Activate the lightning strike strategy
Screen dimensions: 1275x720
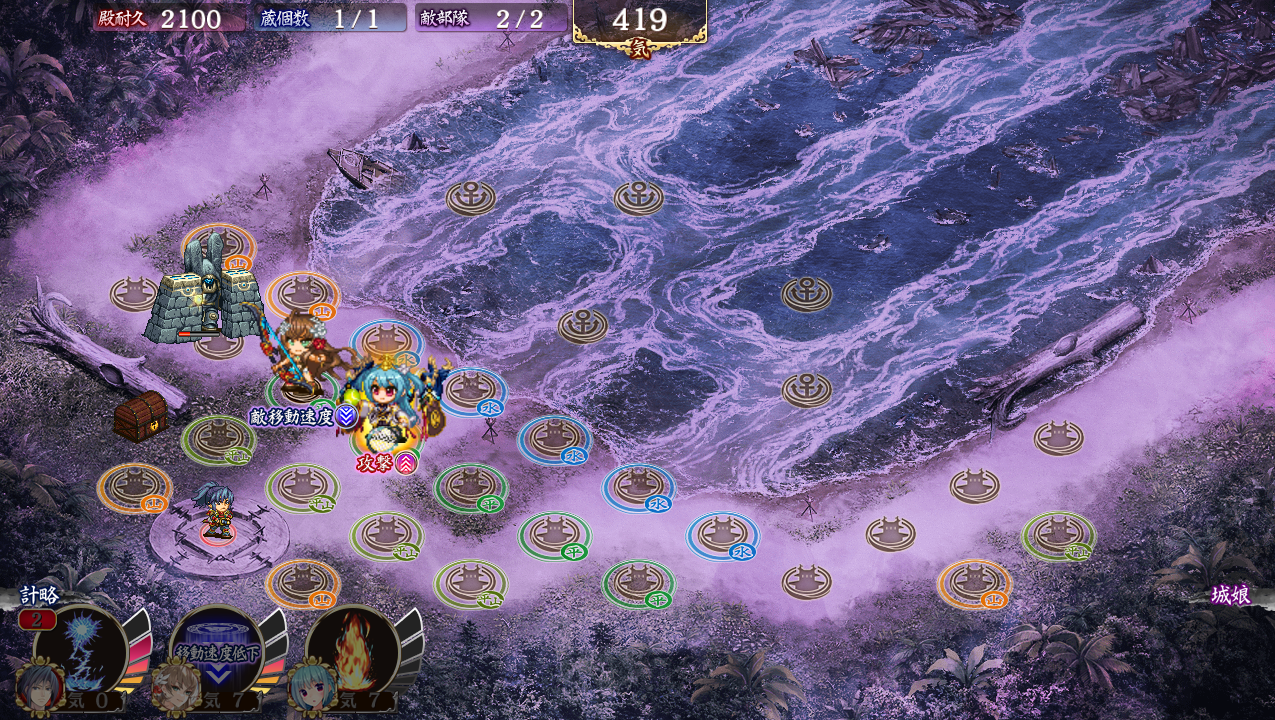point(80,648)
